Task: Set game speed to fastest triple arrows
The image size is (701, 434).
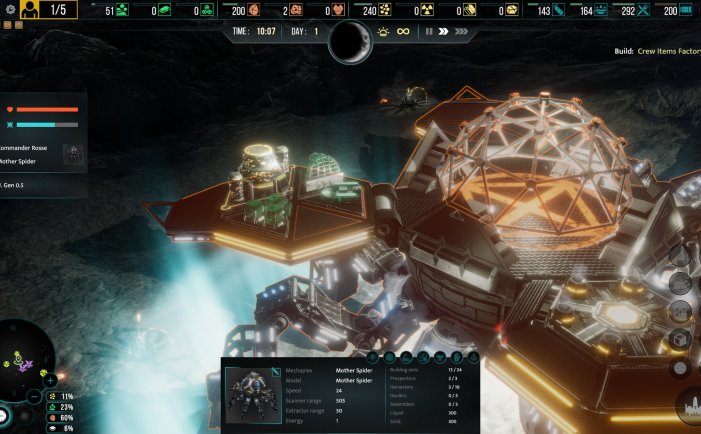Action: [460, 31]
